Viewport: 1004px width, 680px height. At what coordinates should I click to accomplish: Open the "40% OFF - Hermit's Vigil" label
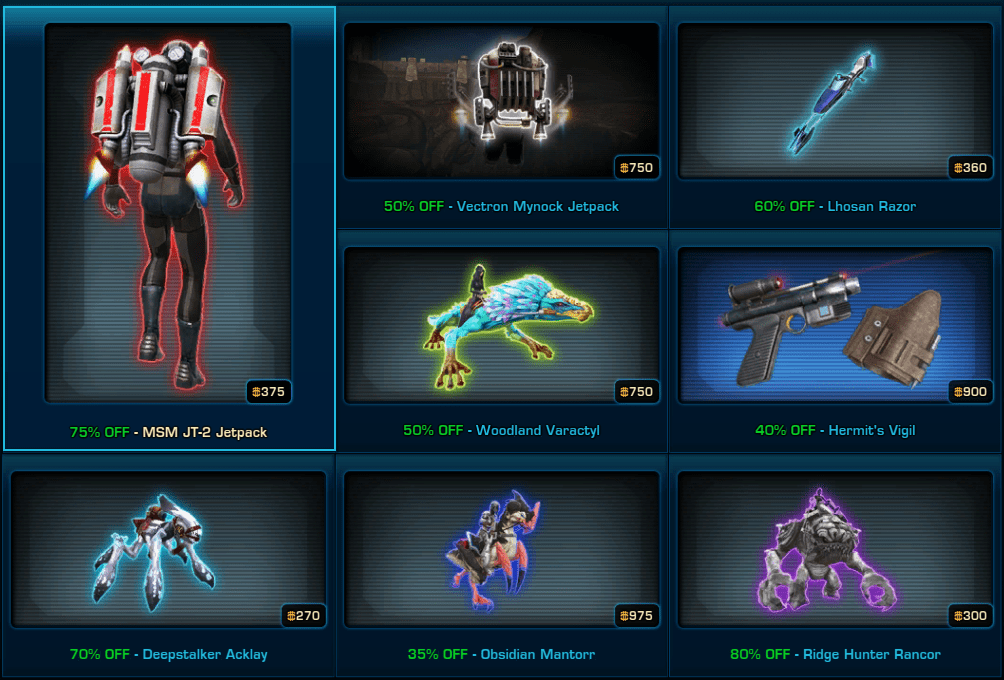[835, 431]
